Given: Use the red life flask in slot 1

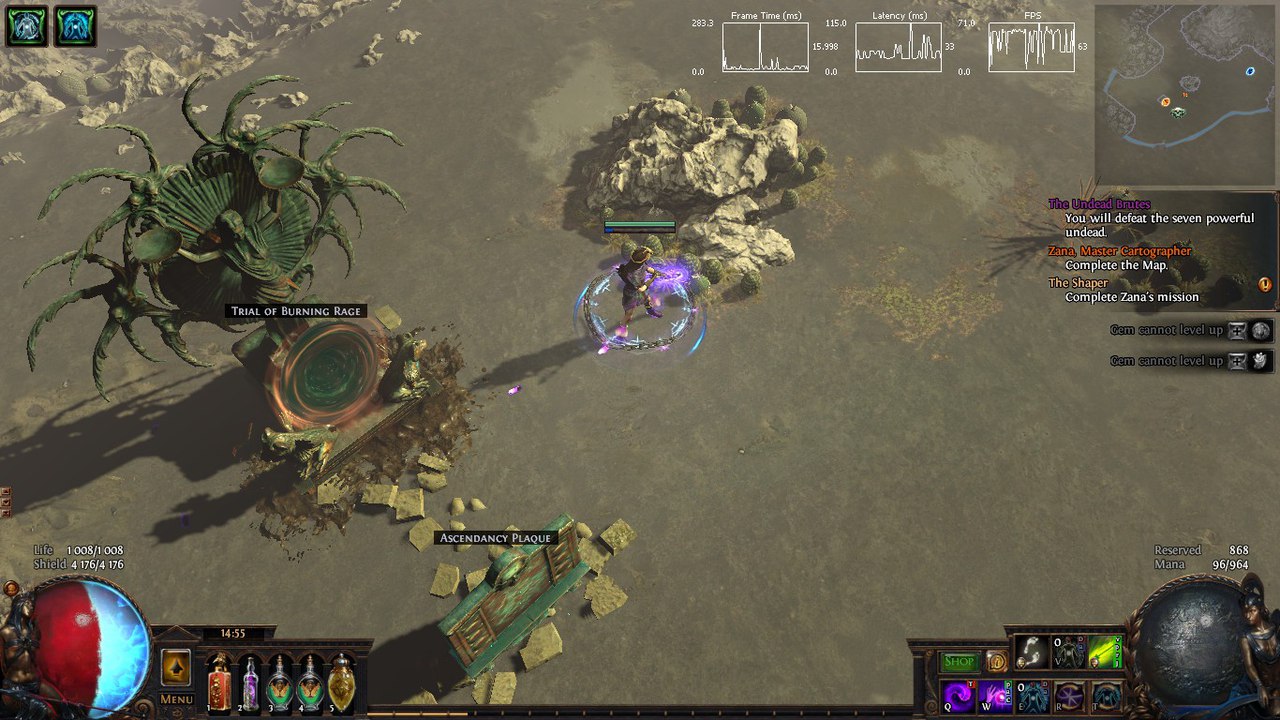Looking at the screenshot, I should coord(219,683).
